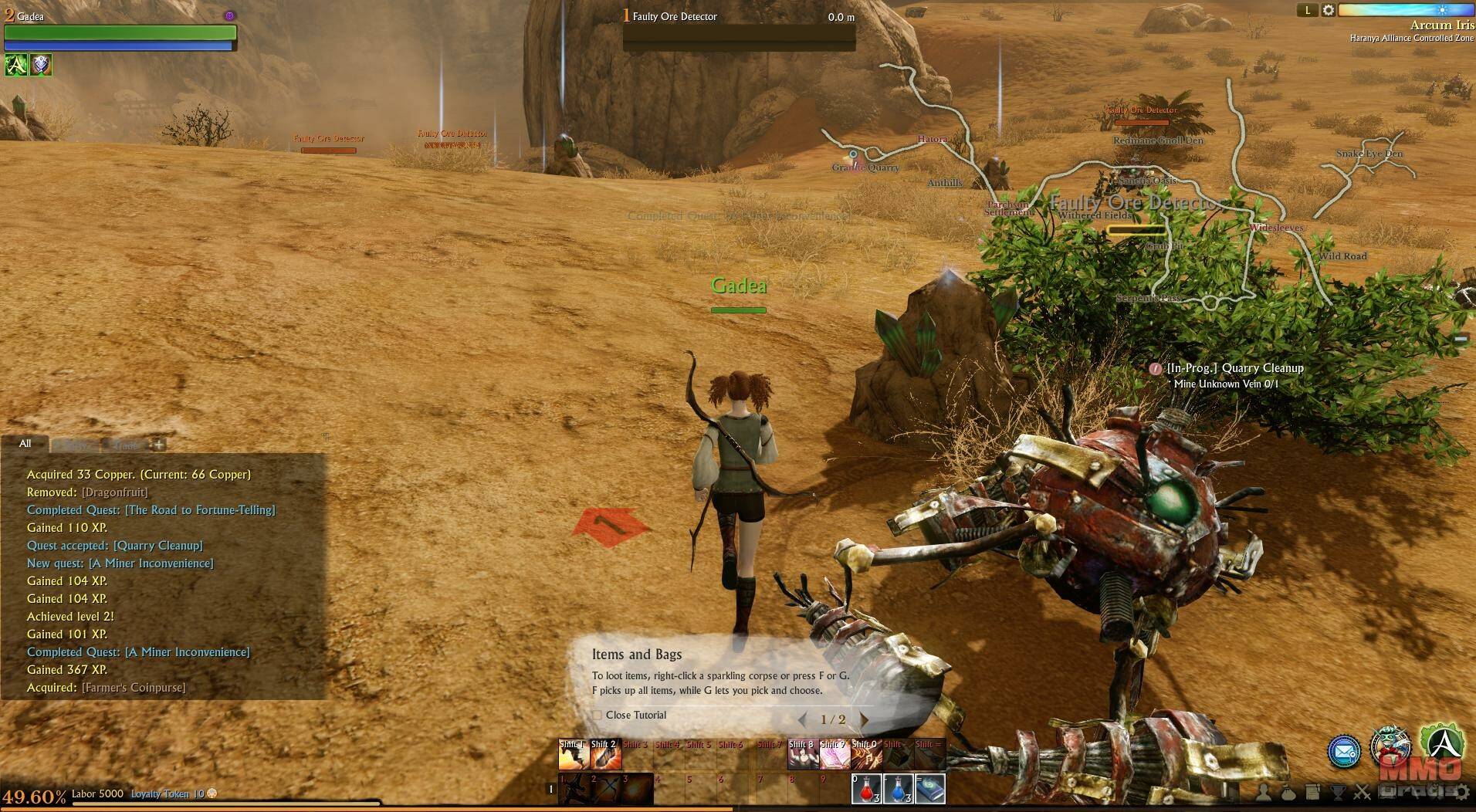Open the map settings gear icon

pos(1329,10)
